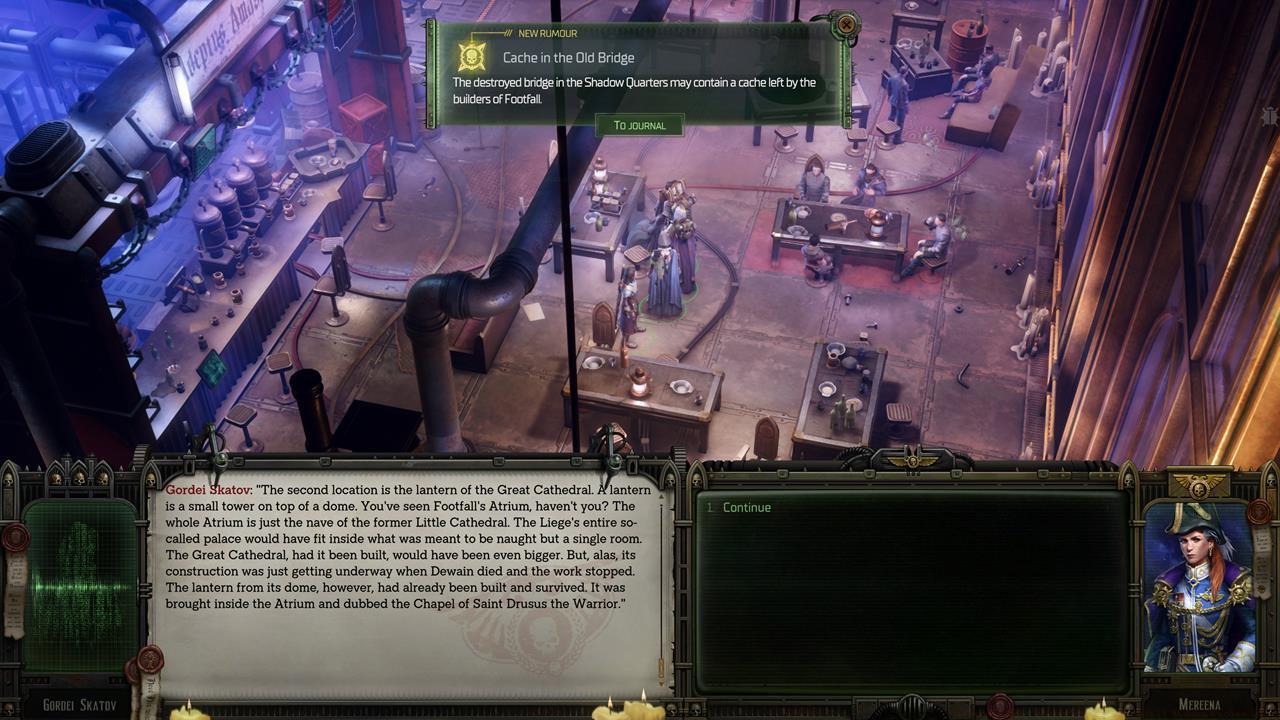Click the skull emblem under Mereena's portrait

[1268, 708]
